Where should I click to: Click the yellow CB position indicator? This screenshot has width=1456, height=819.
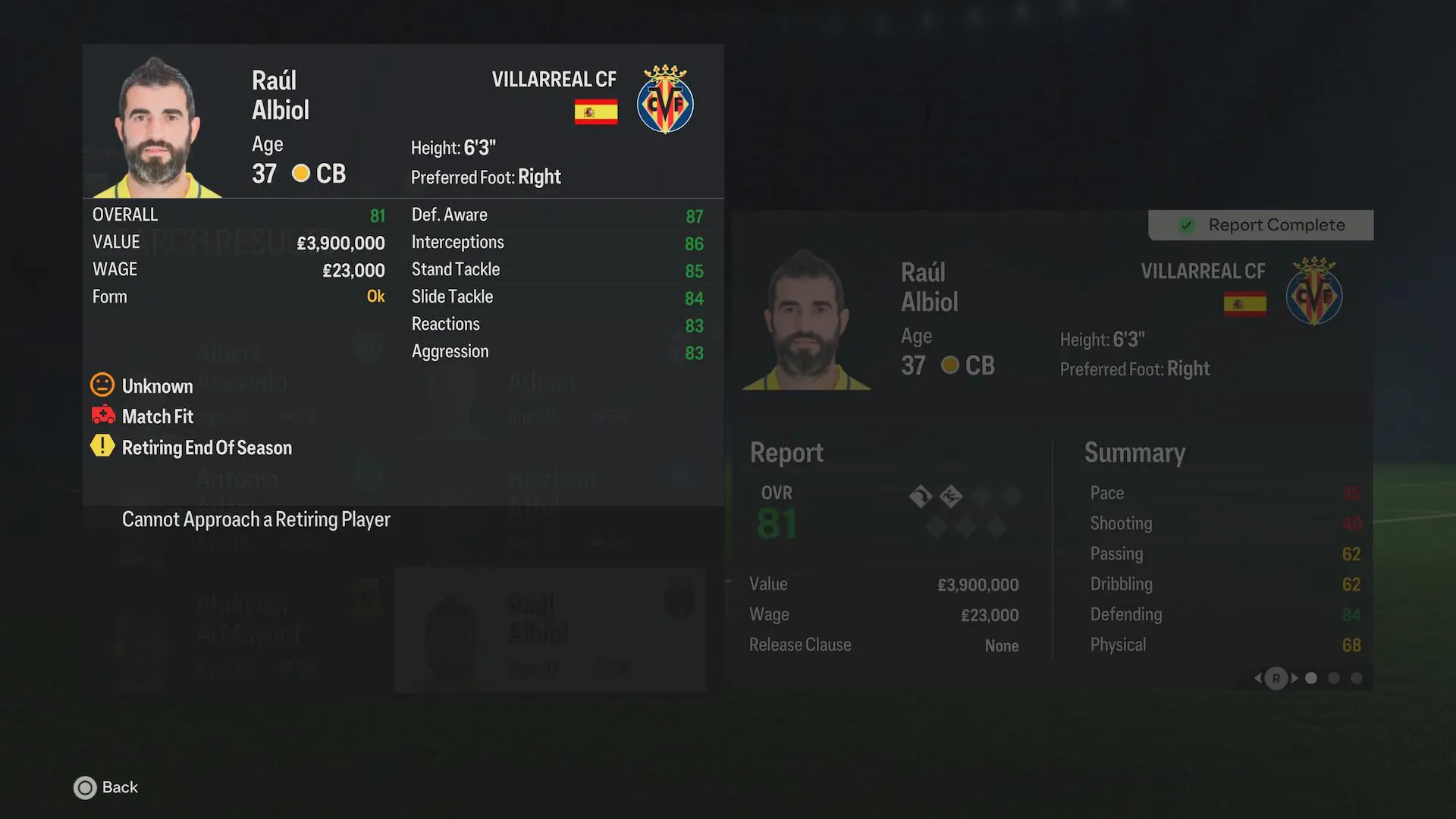301,173
